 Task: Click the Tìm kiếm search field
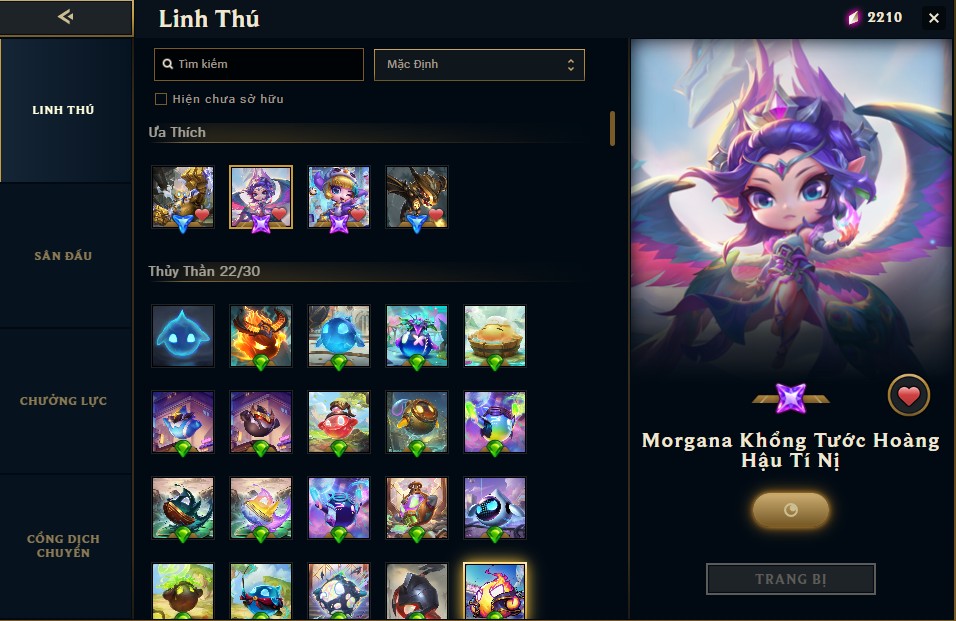coord(259,64)
